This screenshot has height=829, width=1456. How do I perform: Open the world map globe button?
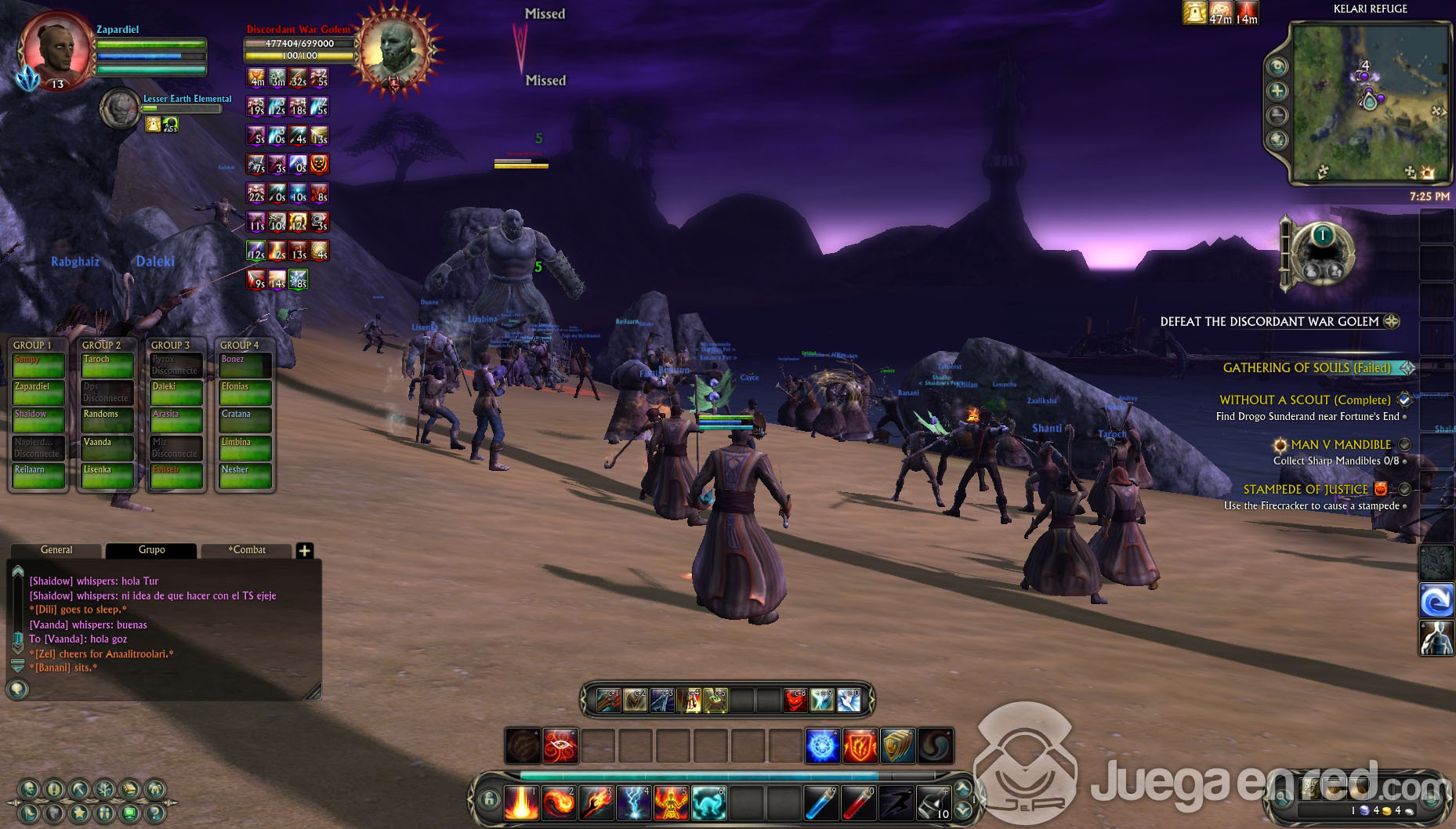point(1277,141)
